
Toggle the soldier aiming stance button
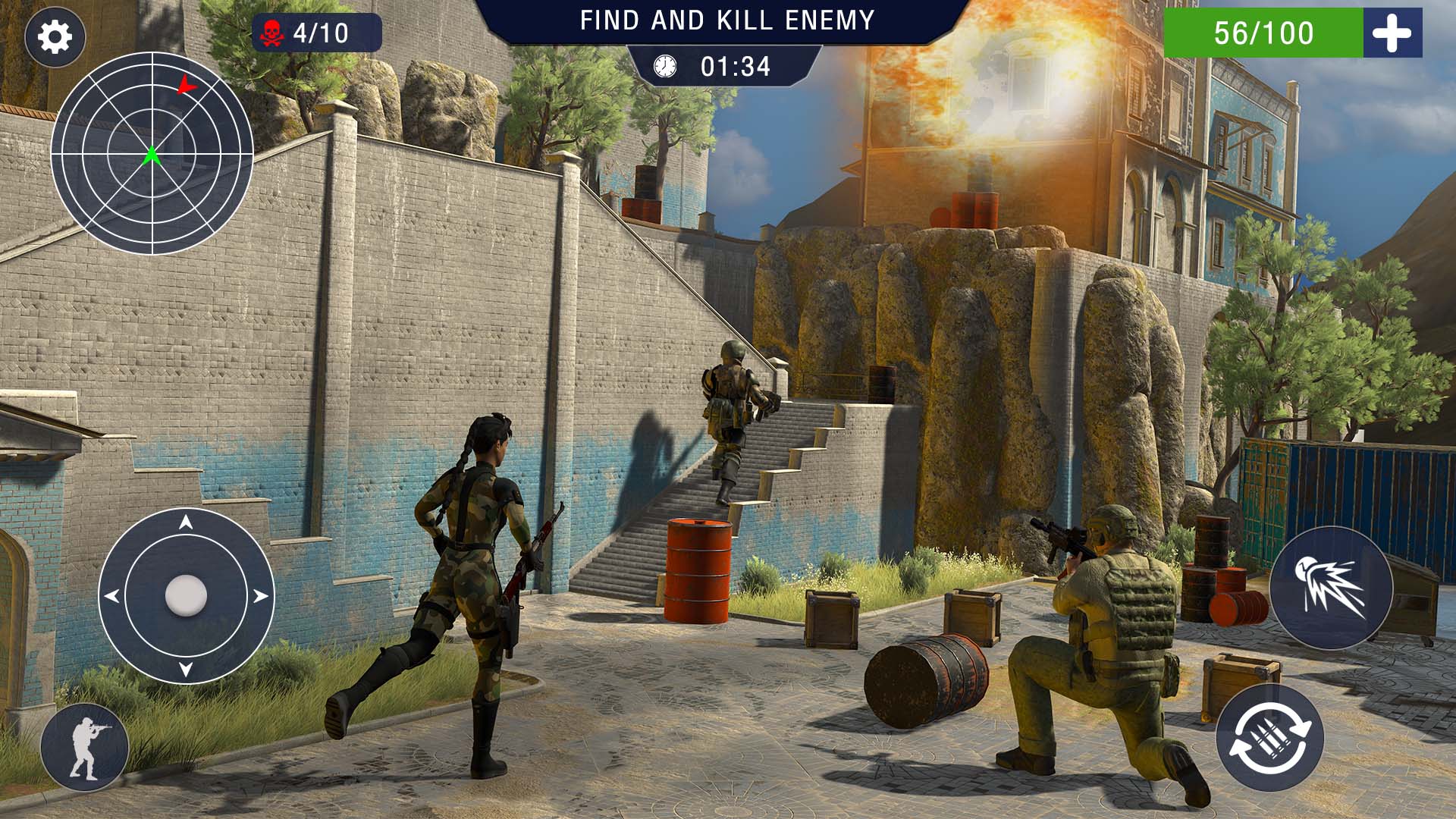coord(85,747)
